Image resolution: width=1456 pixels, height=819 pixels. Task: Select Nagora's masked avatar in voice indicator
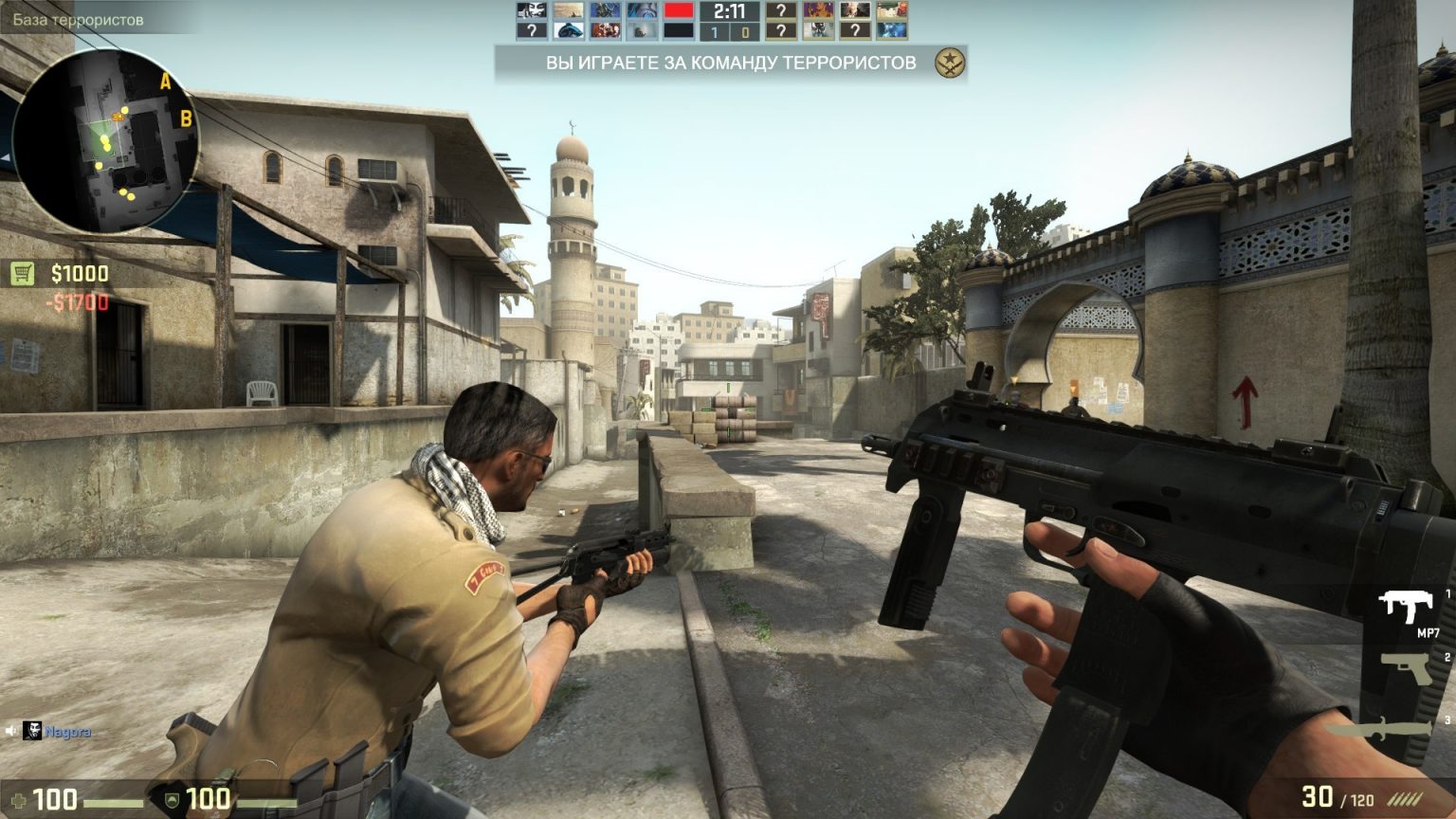click(33, 731)
